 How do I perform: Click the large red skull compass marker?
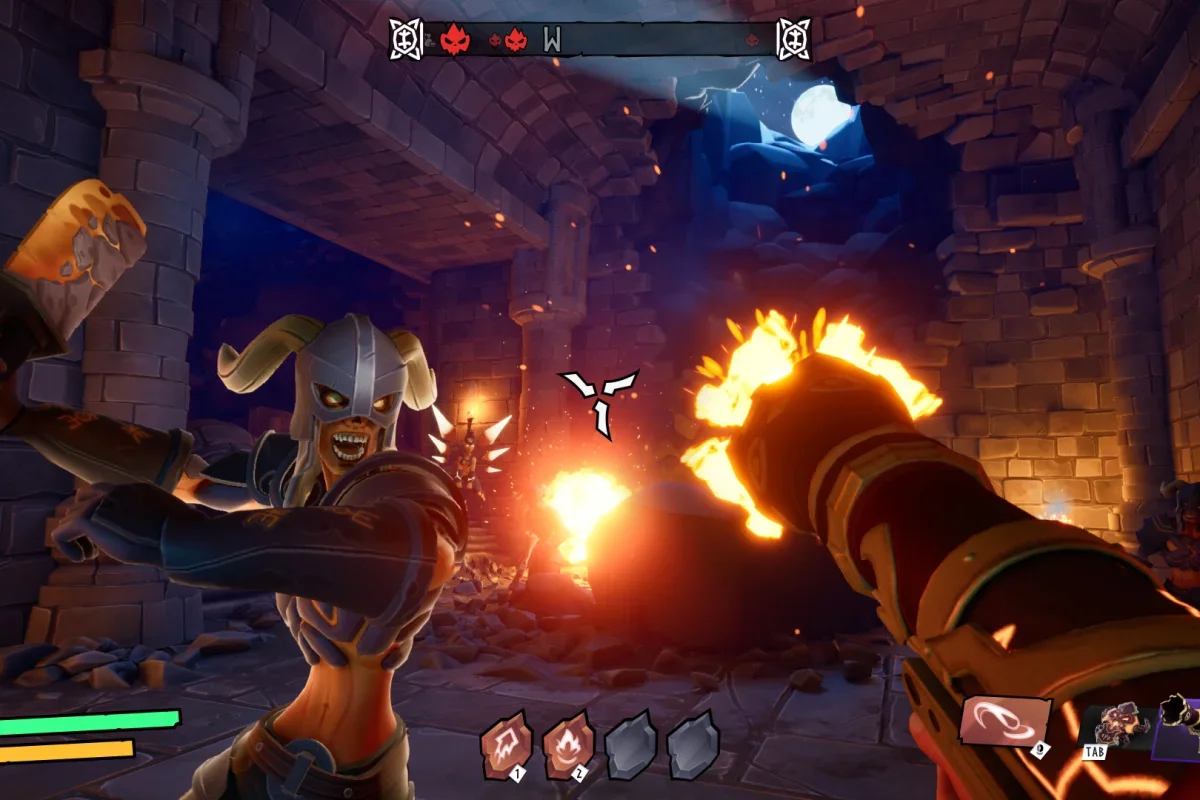point(455,40)
